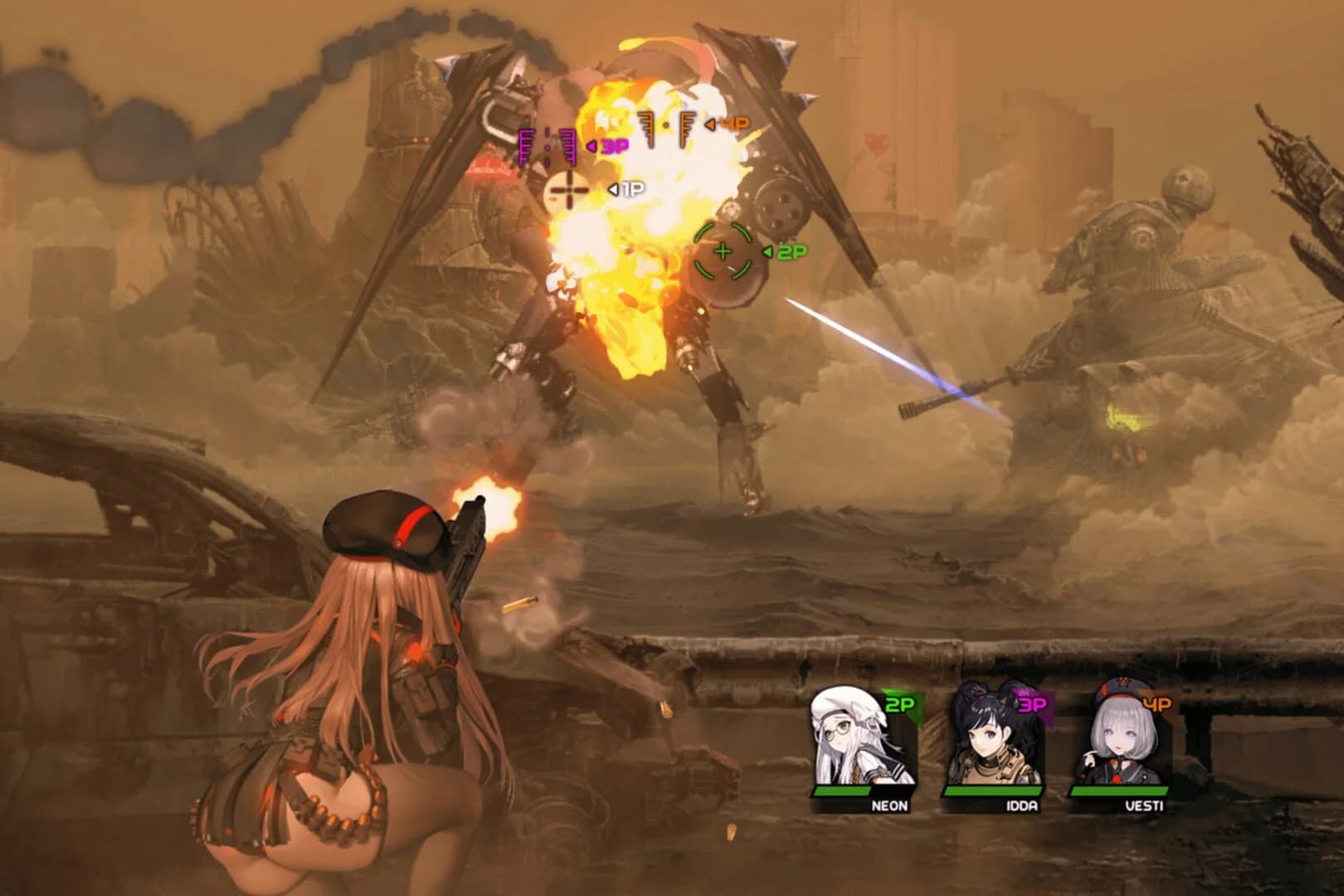Click IDDA's green health bar
This screenshot has height=896, width=1344.
pos(994,791)
